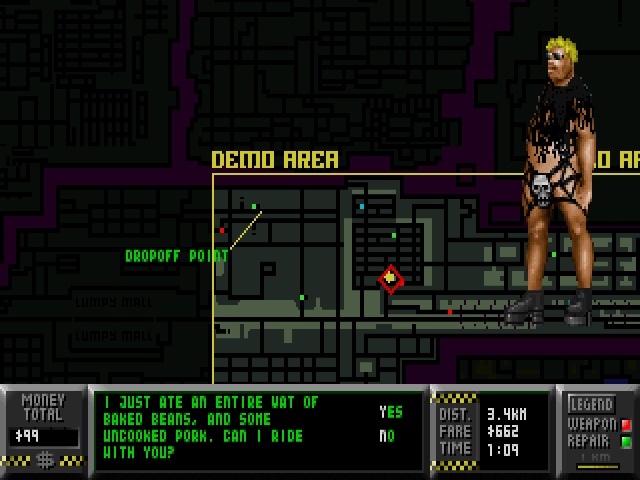
Task: Click the red diamond cab marker on the map
Action: click(x=390, y=279)
